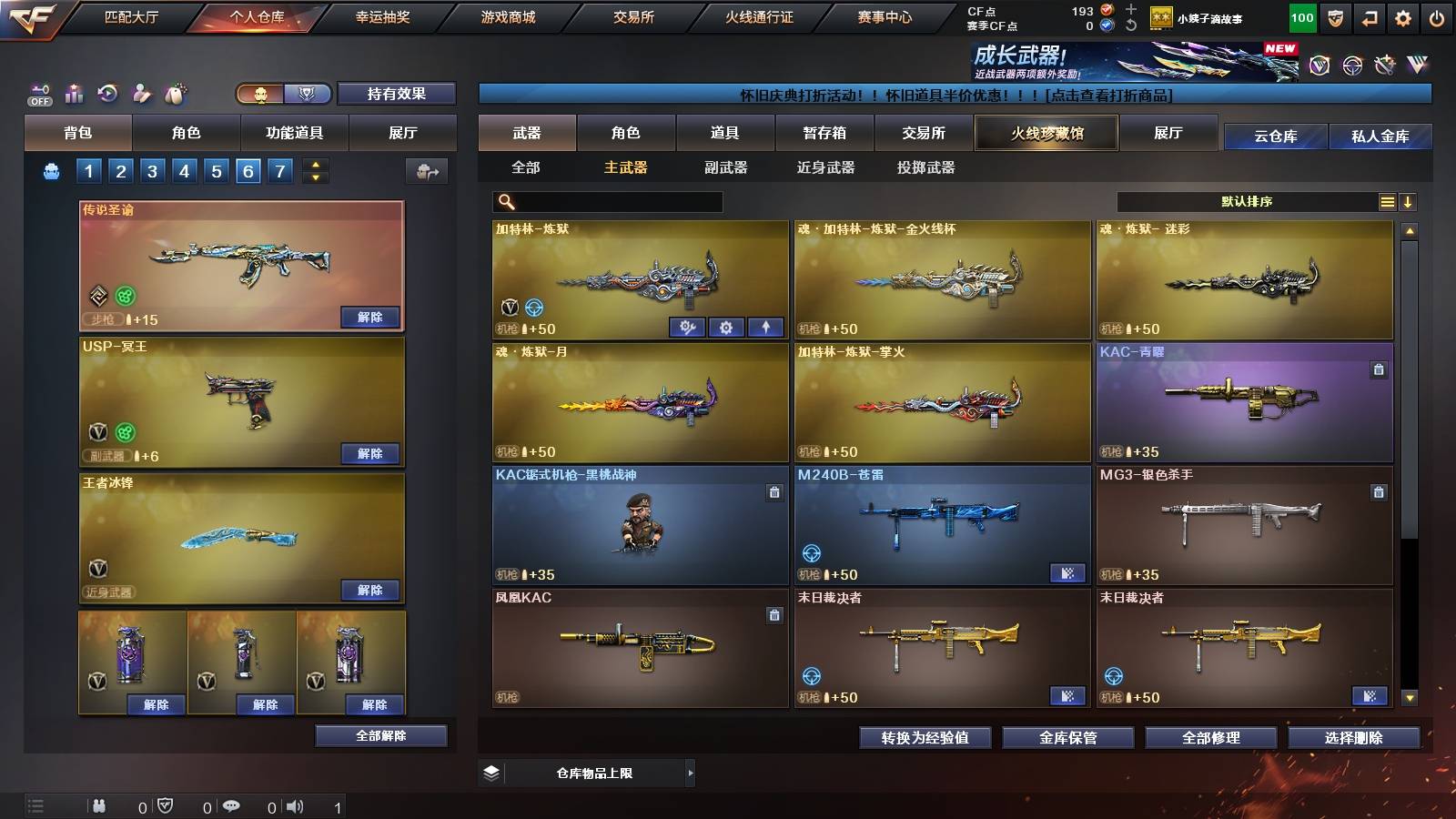1456x819 pixels.
Task: Click the wrench repair icon below the NEW banner
Action: [x=1387, y=64]
